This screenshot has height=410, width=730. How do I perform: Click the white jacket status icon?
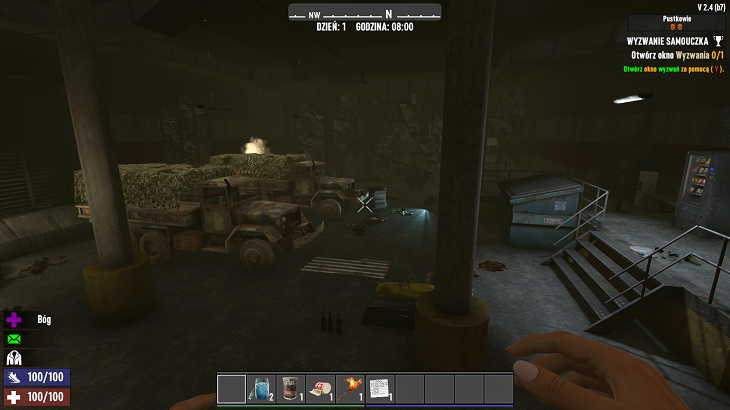point(14,357)
